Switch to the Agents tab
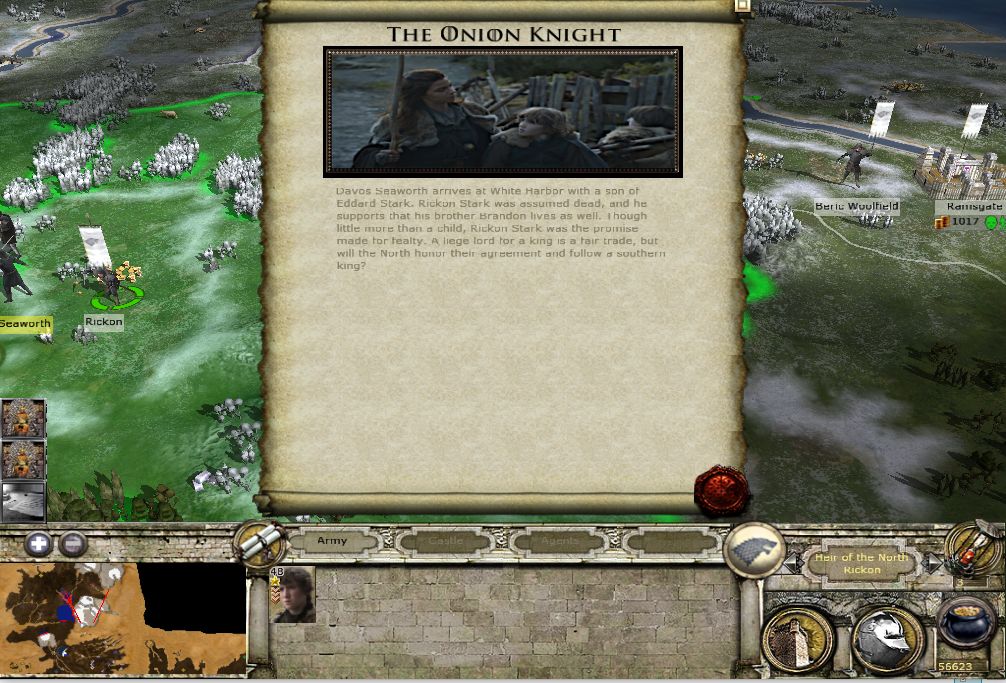This screenshot has height=683, width=1006. tap(559, 541)
